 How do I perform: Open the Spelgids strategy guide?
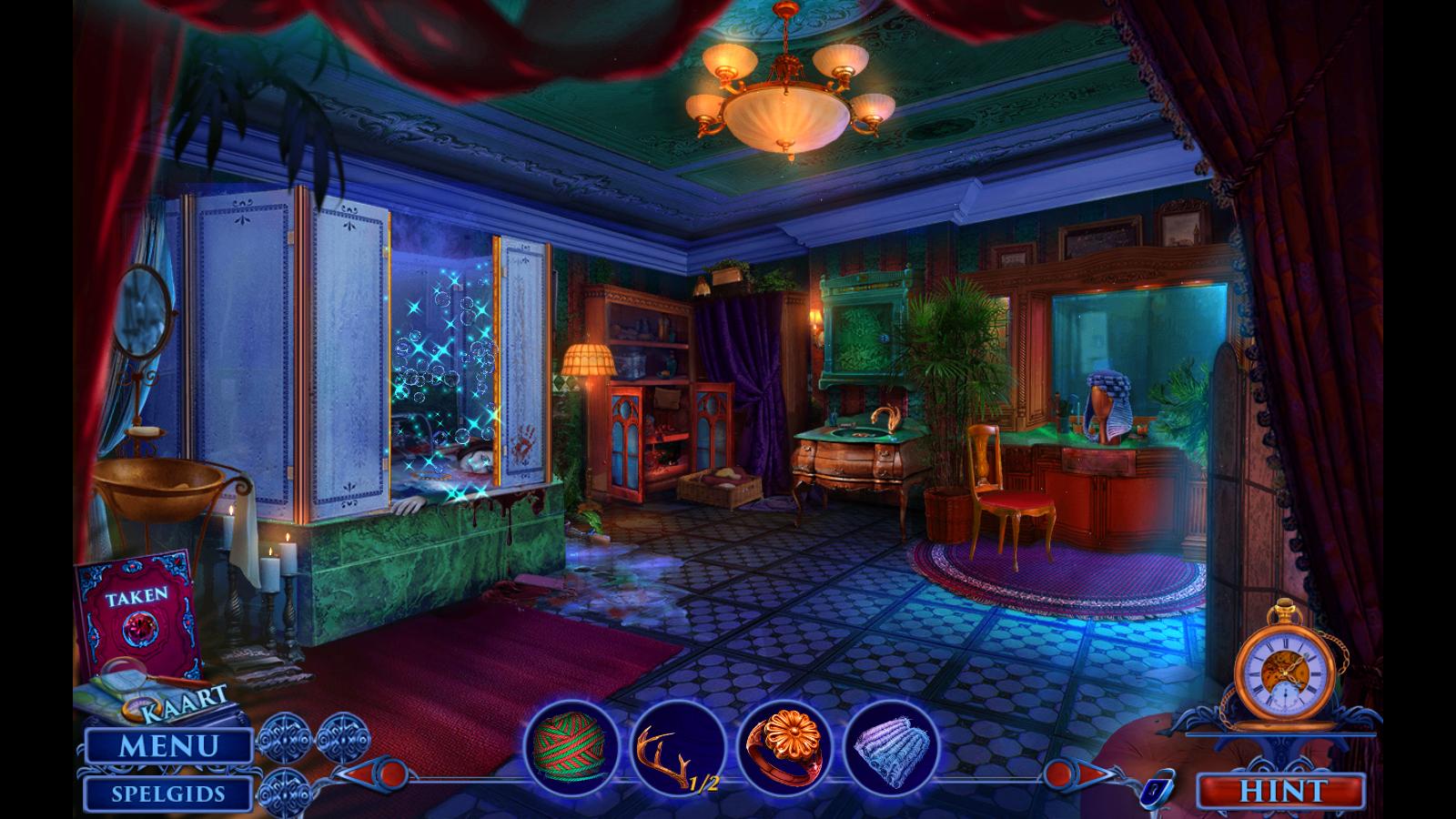pyautogui.click(x=168, y=794)
